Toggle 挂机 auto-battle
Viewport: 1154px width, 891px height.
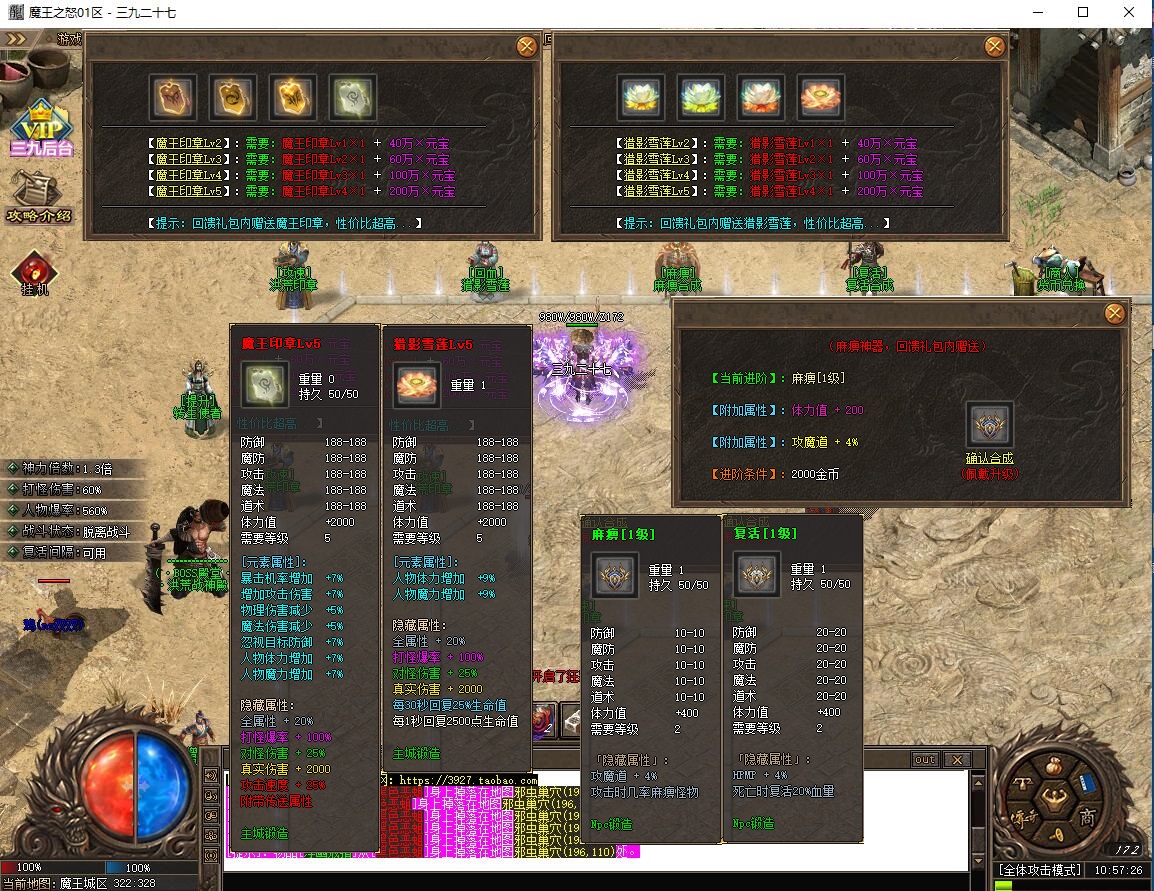tap(35, 273)
